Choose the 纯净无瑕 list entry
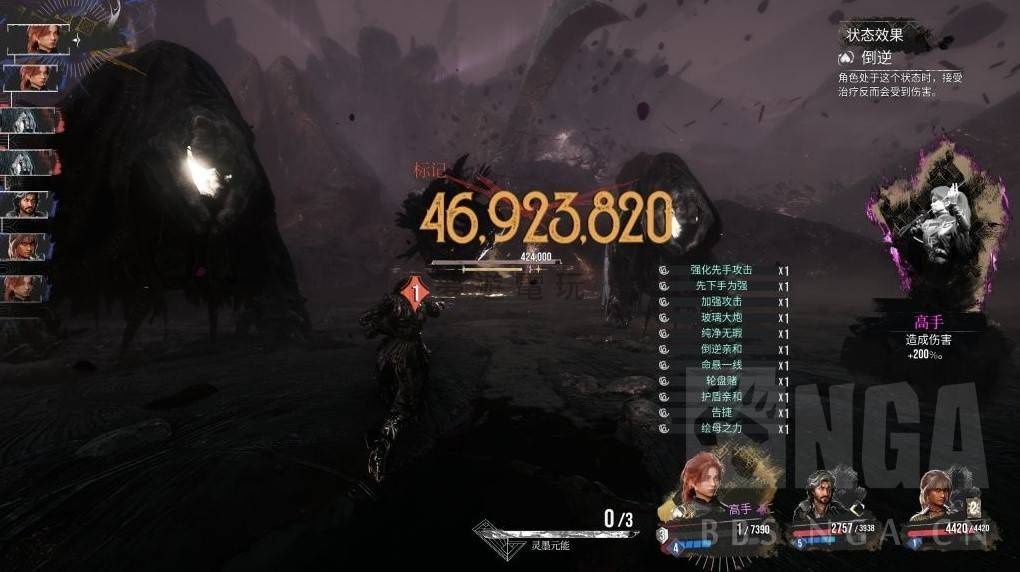This screenshot has width=1020, height=572. (720, 333)
